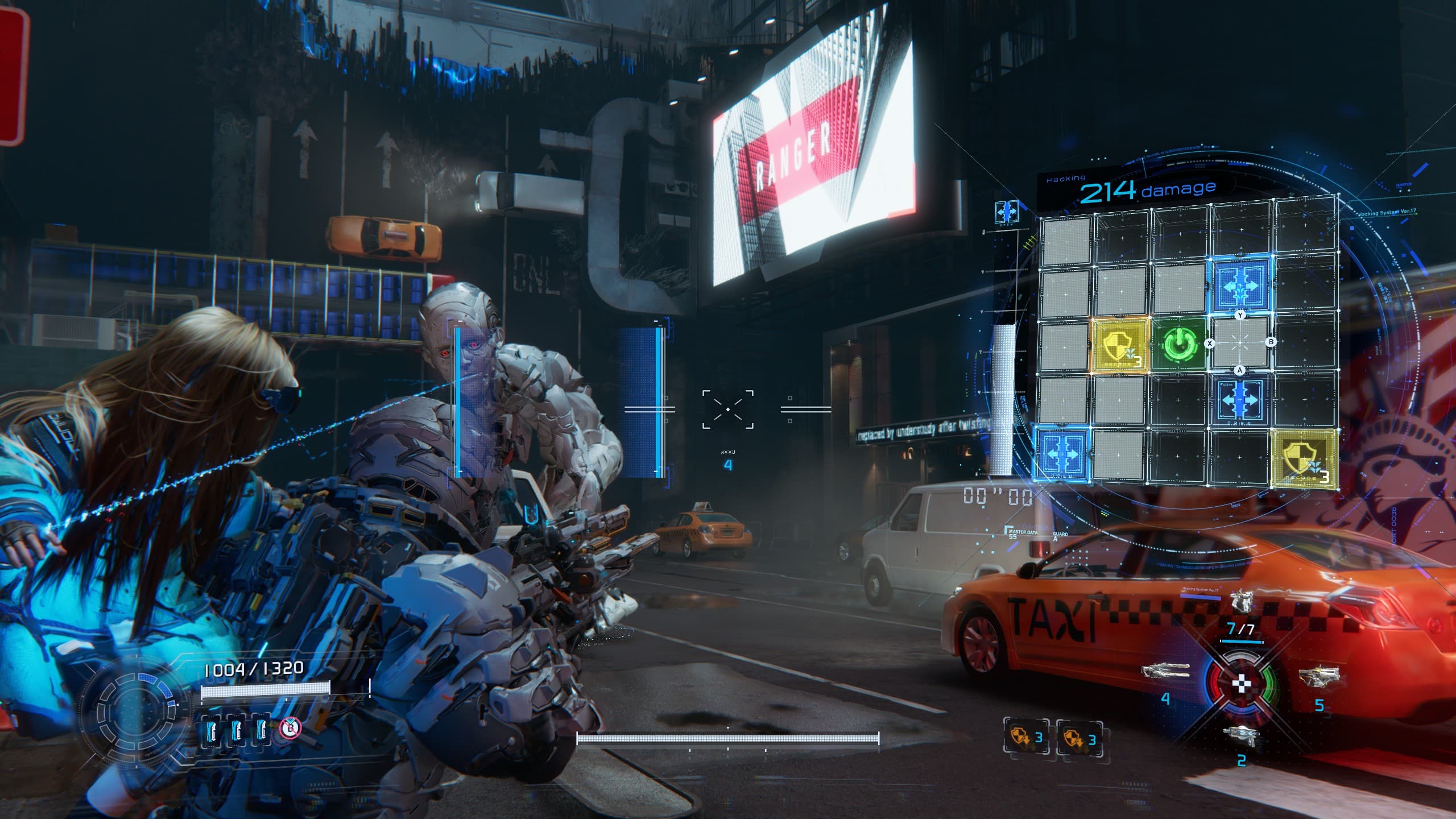The image size is (1456, 819).
Task: Choose the blue Open tile directly above the grid cursor
Action: click(1240, 284)
